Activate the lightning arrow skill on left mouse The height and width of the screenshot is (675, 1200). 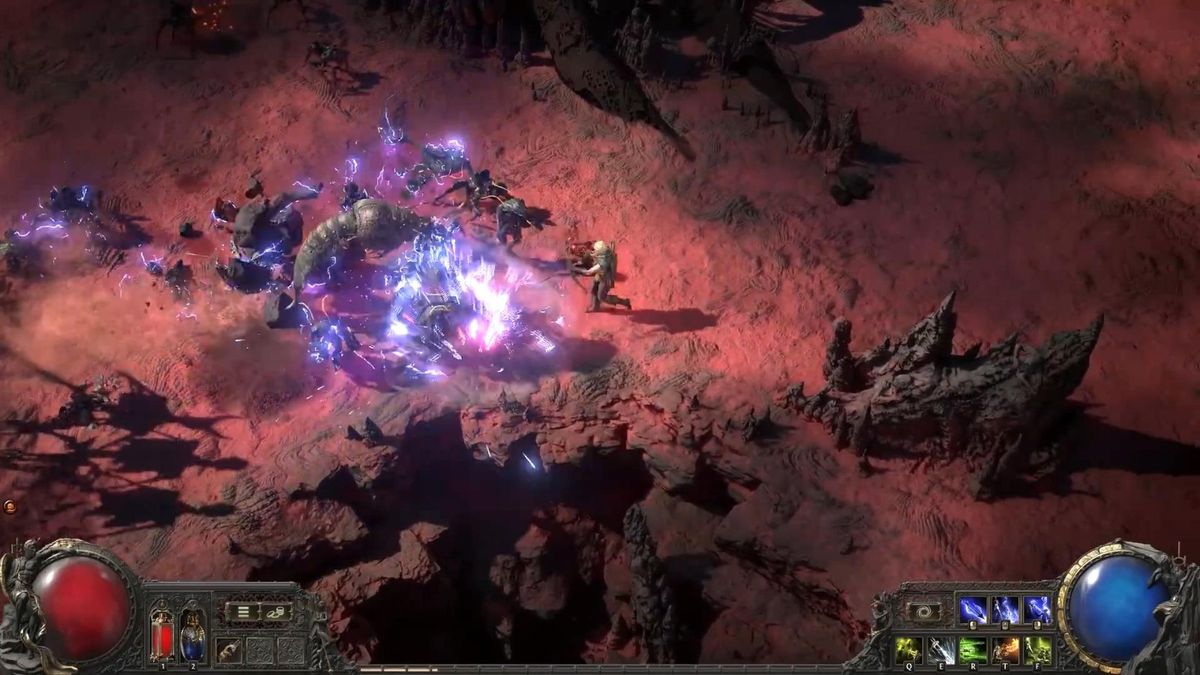pyautogui.click(x=972, y=610)
